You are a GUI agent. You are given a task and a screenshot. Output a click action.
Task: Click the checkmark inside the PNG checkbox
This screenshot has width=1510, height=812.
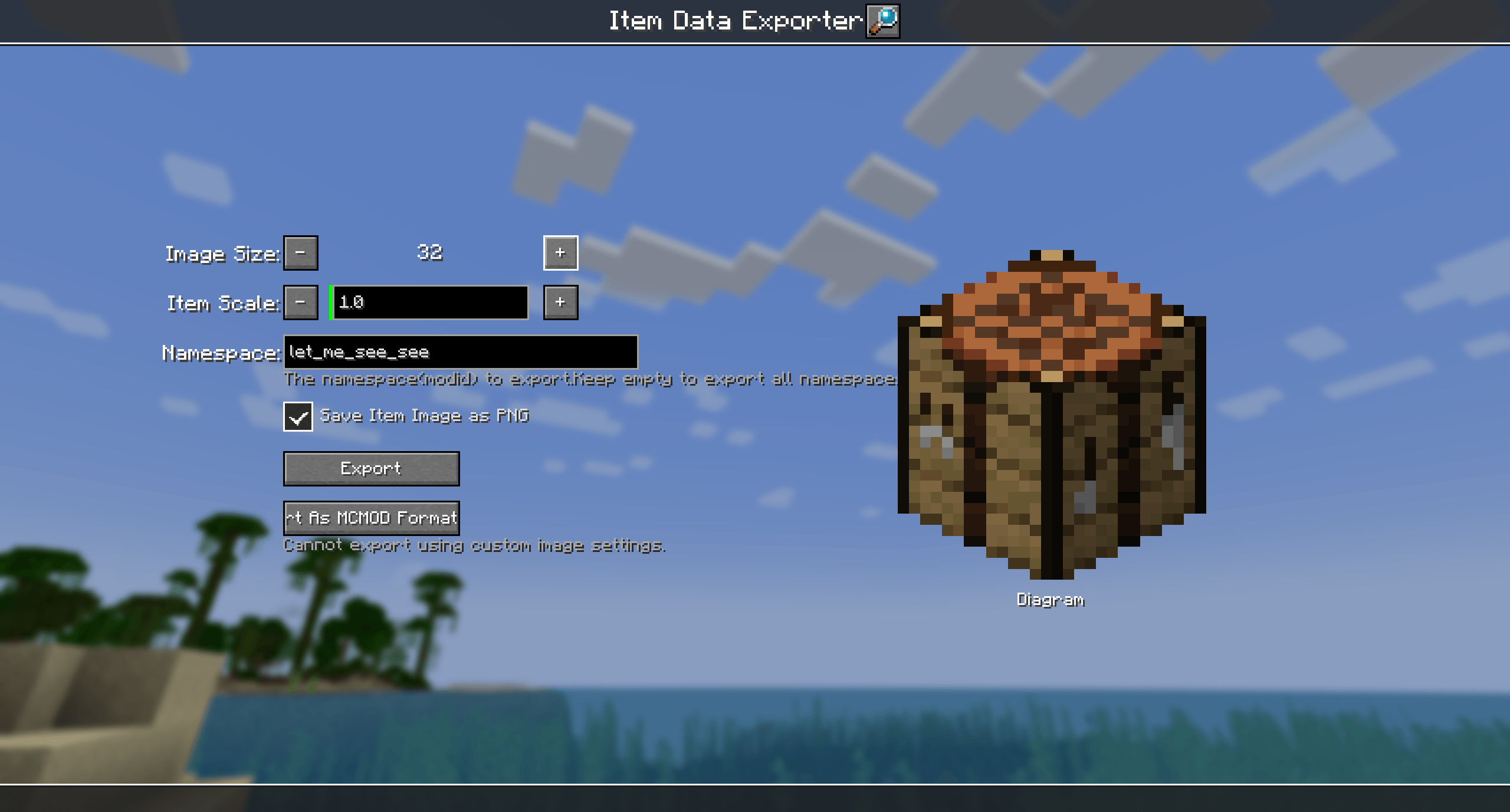[298, 417]
